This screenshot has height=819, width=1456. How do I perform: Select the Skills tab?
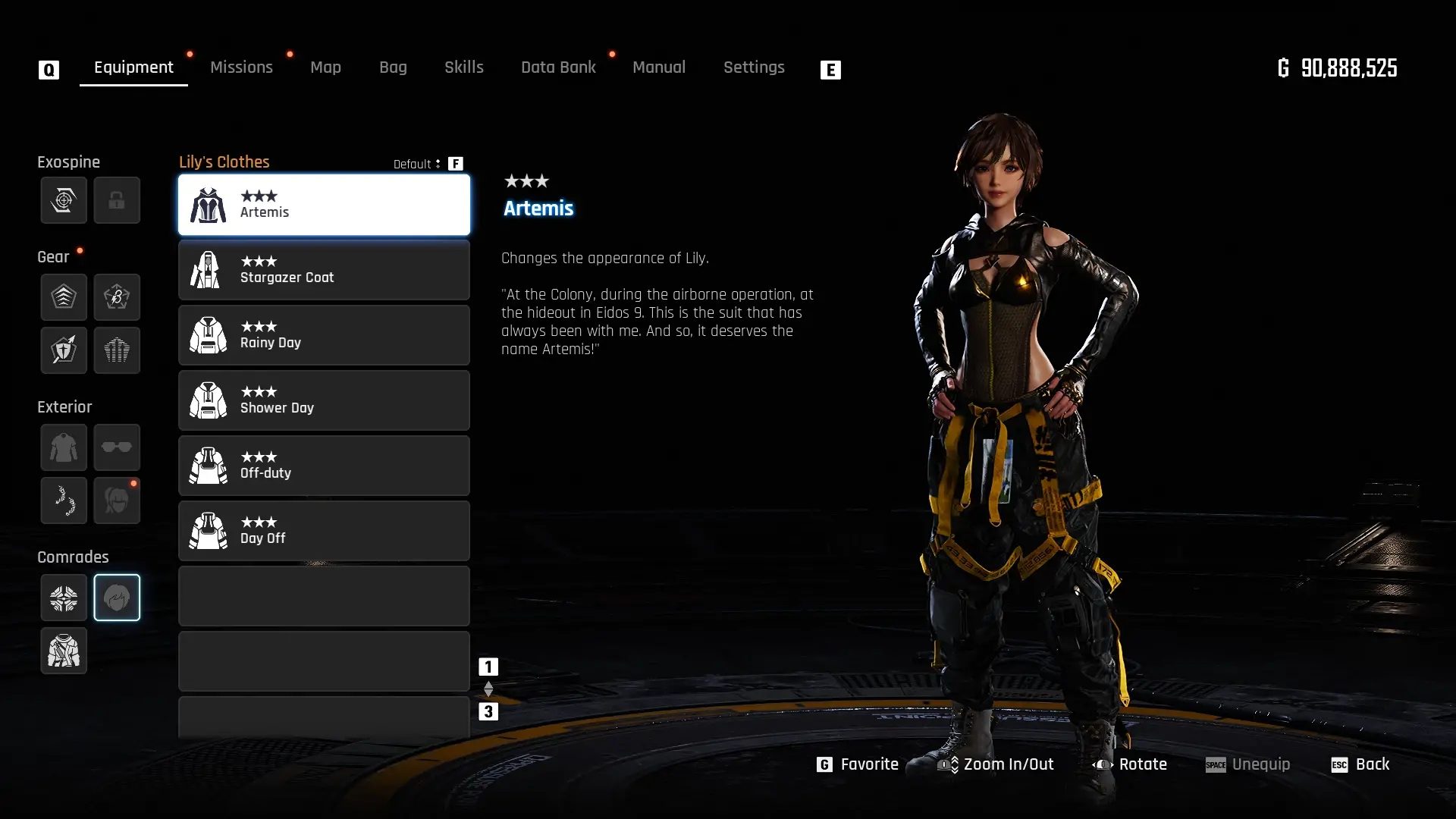pos(463,67)
